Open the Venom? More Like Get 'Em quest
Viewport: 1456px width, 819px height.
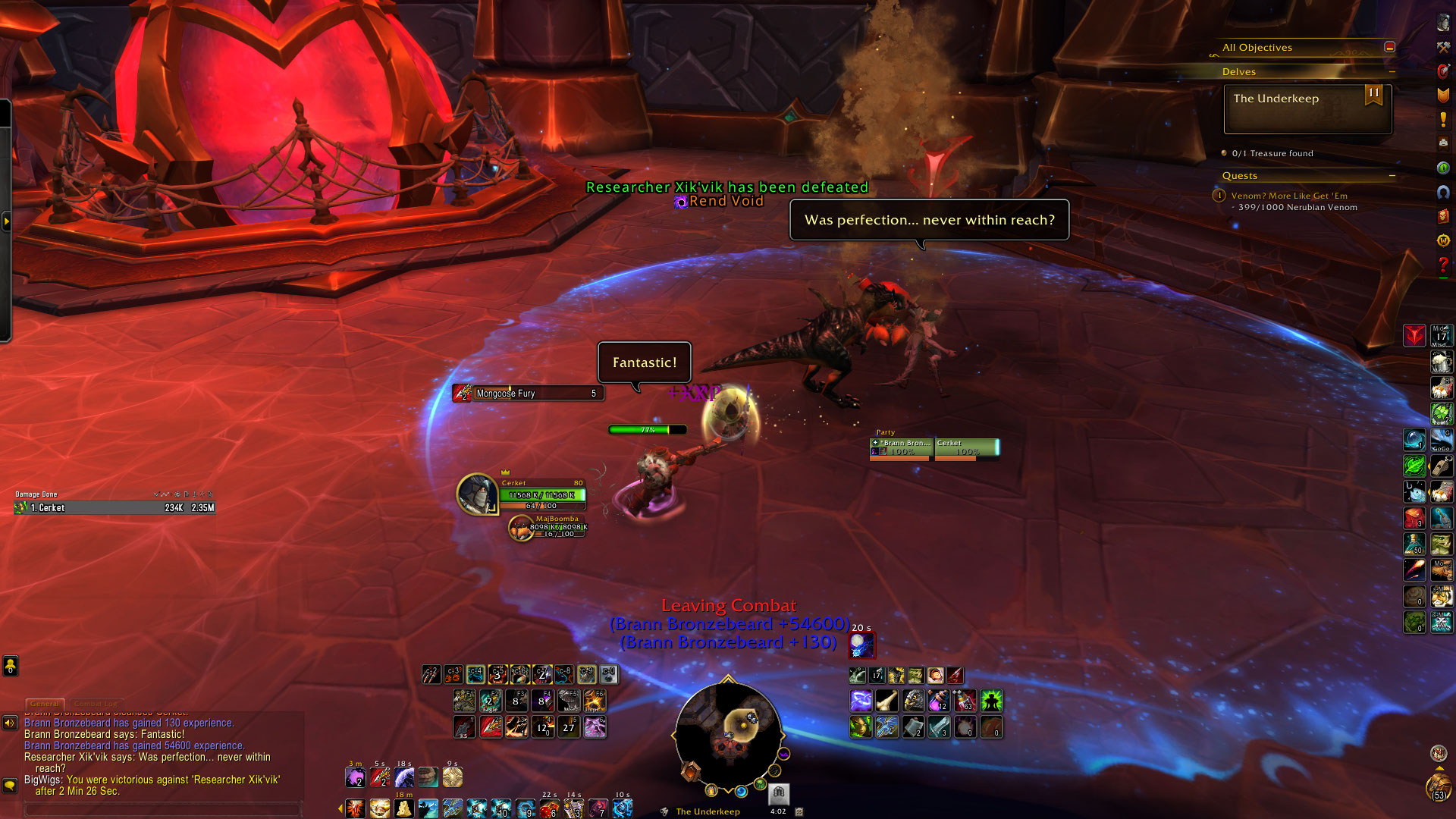click(x=1289, y=196)
